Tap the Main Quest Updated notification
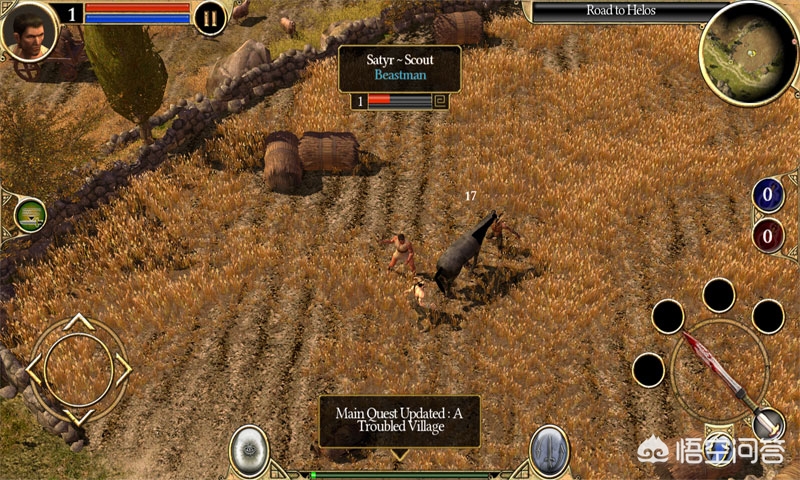The height and width of the screenshot is (480, 800). pos(399,421)
